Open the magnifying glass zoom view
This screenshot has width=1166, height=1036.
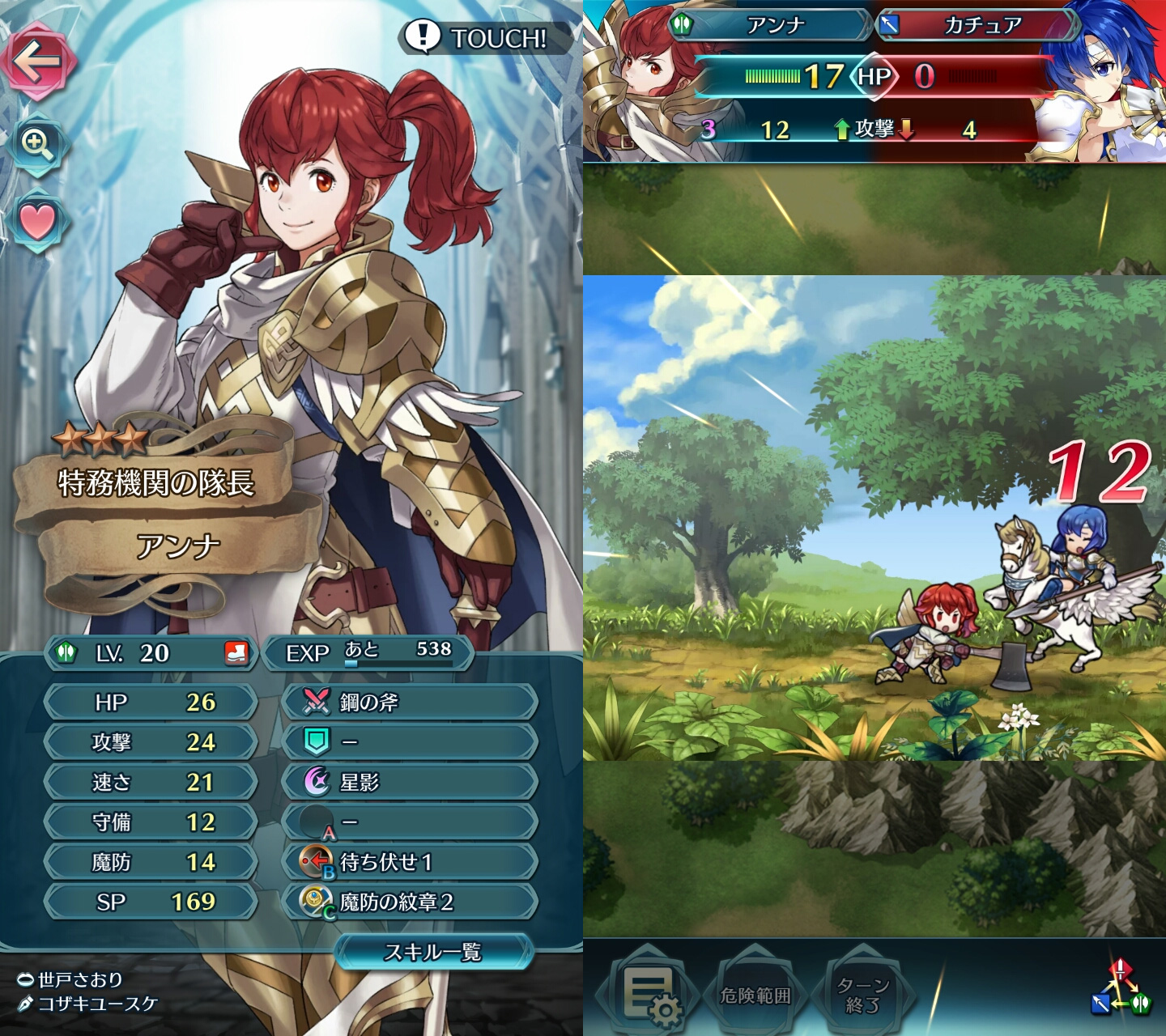36,144
